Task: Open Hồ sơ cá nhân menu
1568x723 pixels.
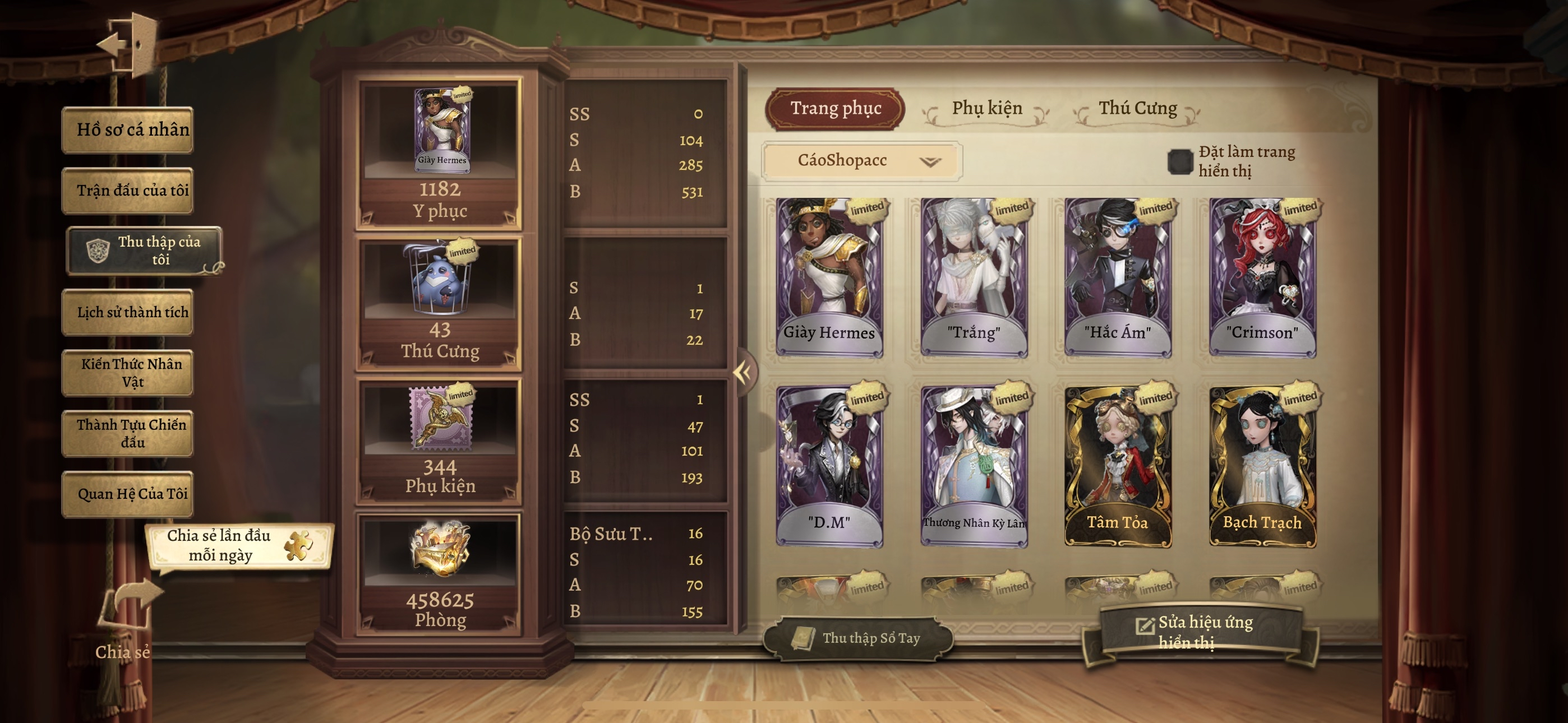Action: [x=128, y=129]
